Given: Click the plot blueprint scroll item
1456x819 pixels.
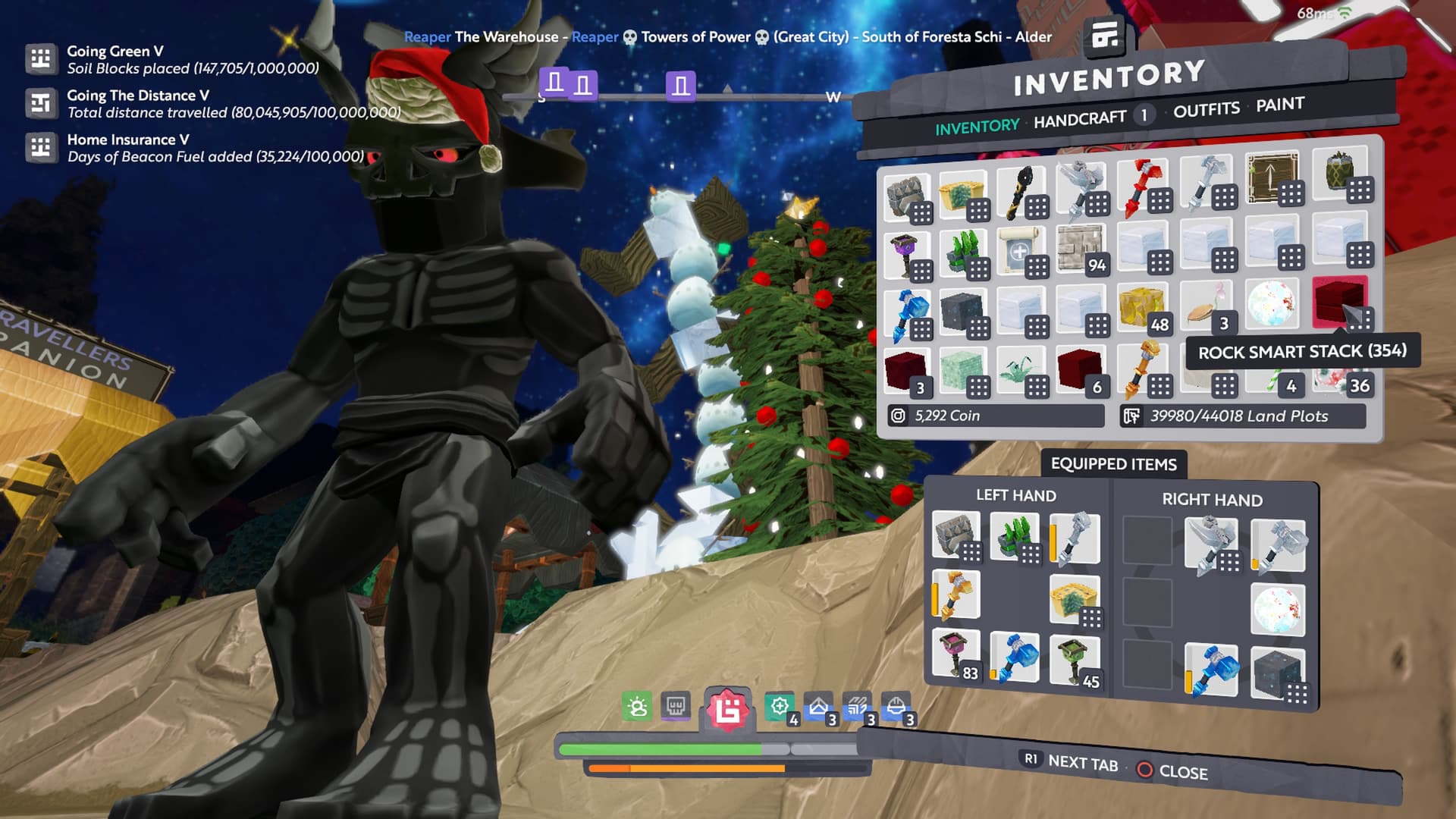Looking at the screenshot, I should [1020, 250].
